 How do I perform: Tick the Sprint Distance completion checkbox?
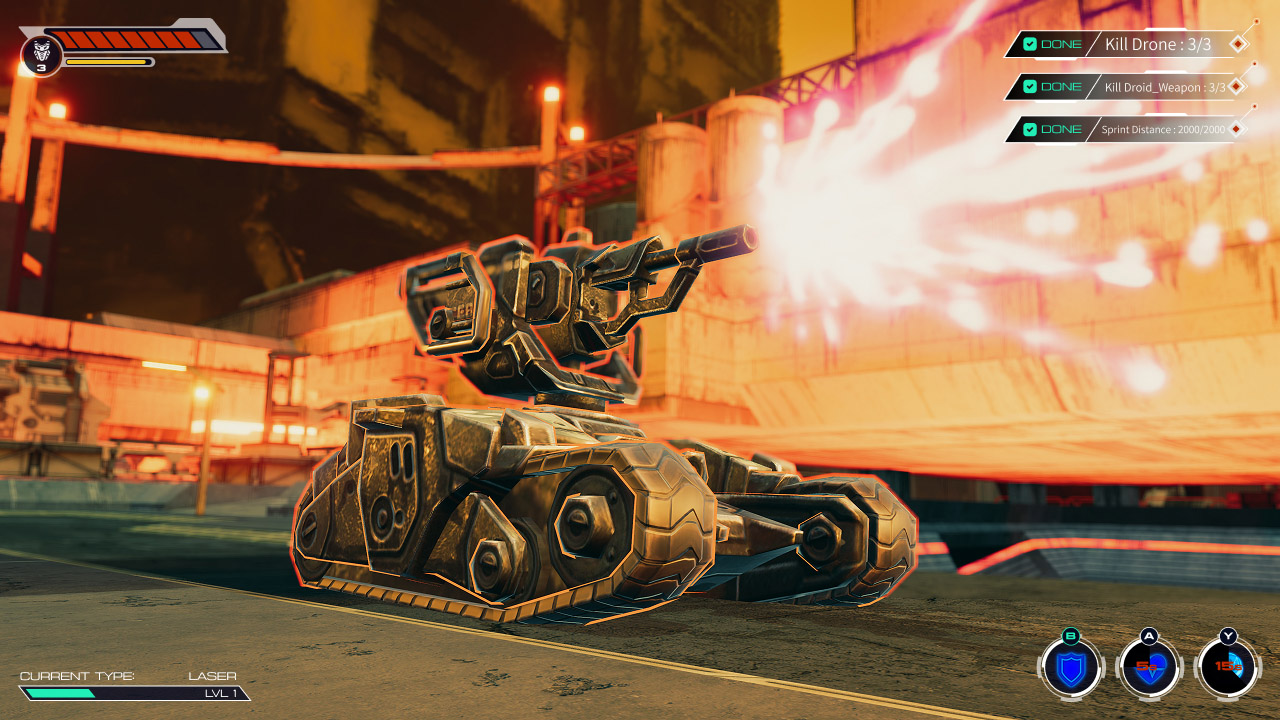[x=1030, y=128]
